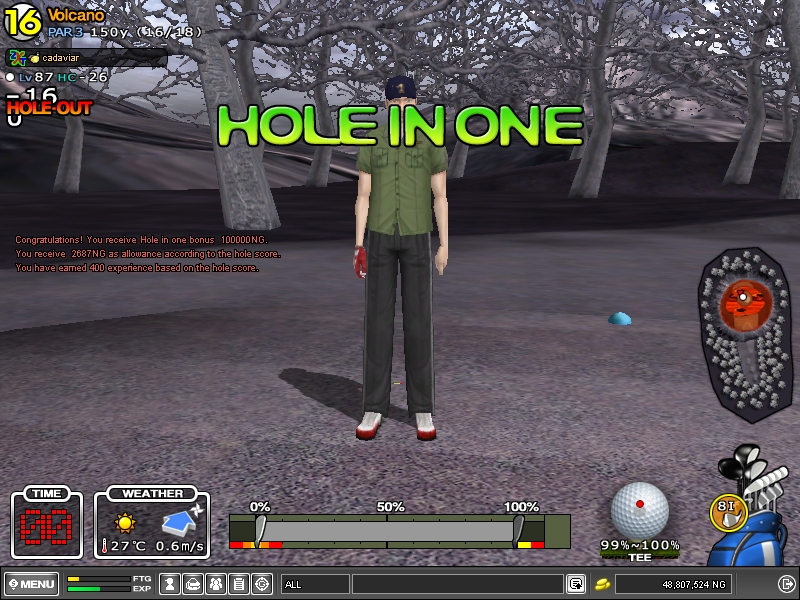Click the gold coins NG currency icon

coord(603,583)
